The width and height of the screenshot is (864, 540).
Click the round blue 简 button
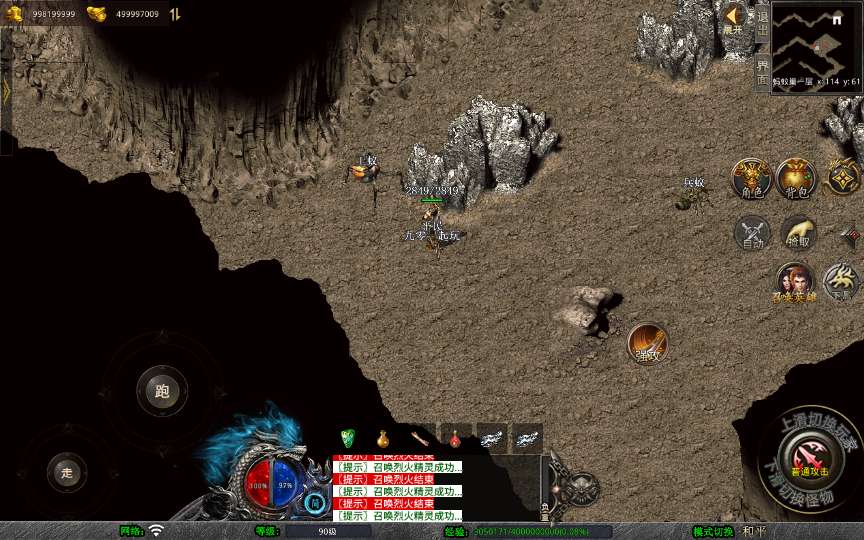tap(315, 502)
